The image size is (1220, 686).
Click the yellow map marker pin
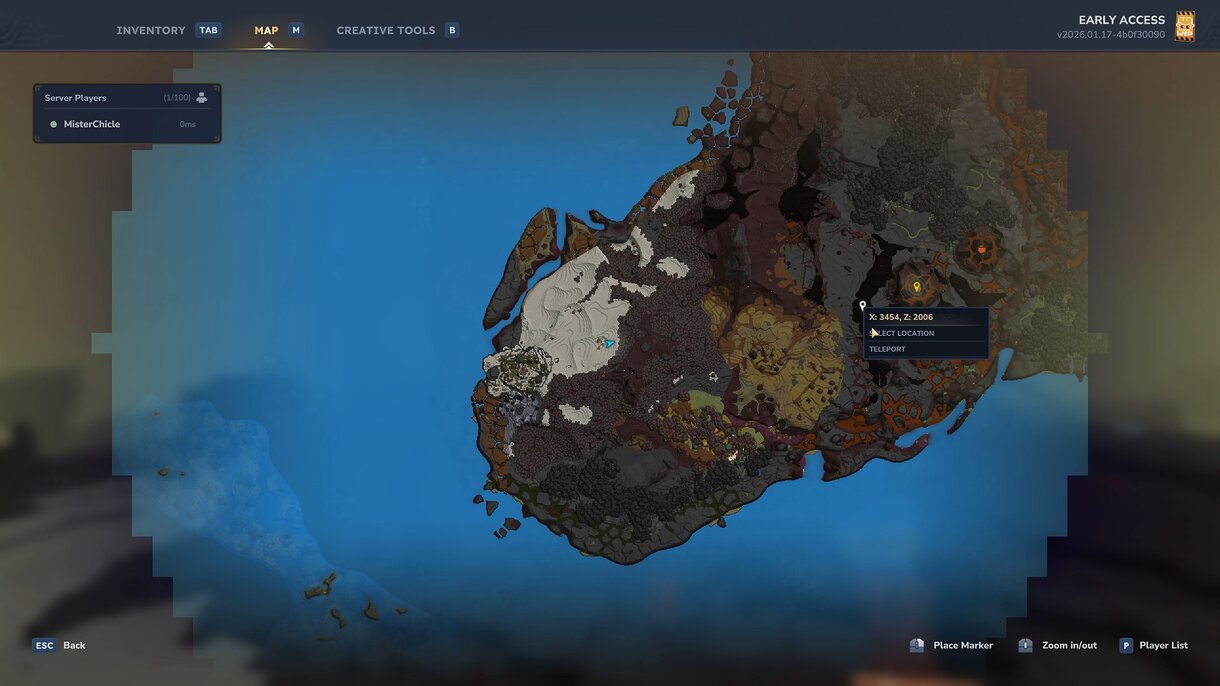pyautogui.click(x=916, y=287)
